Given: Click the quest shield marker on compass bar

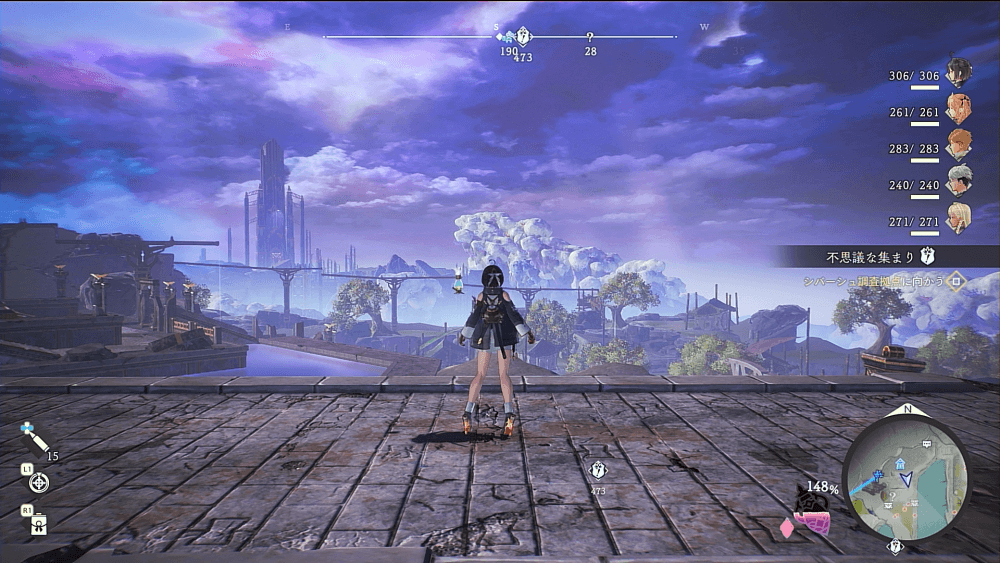Looking at the screenshot, I should [522, 37].
